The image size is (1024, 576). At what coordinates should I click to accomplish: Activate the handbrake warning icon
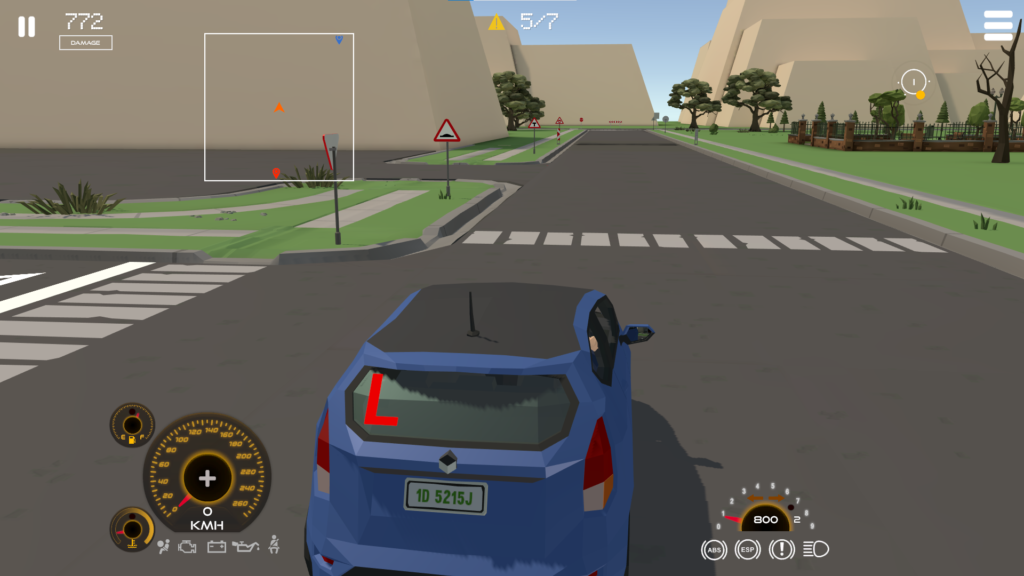click(781, 549)
